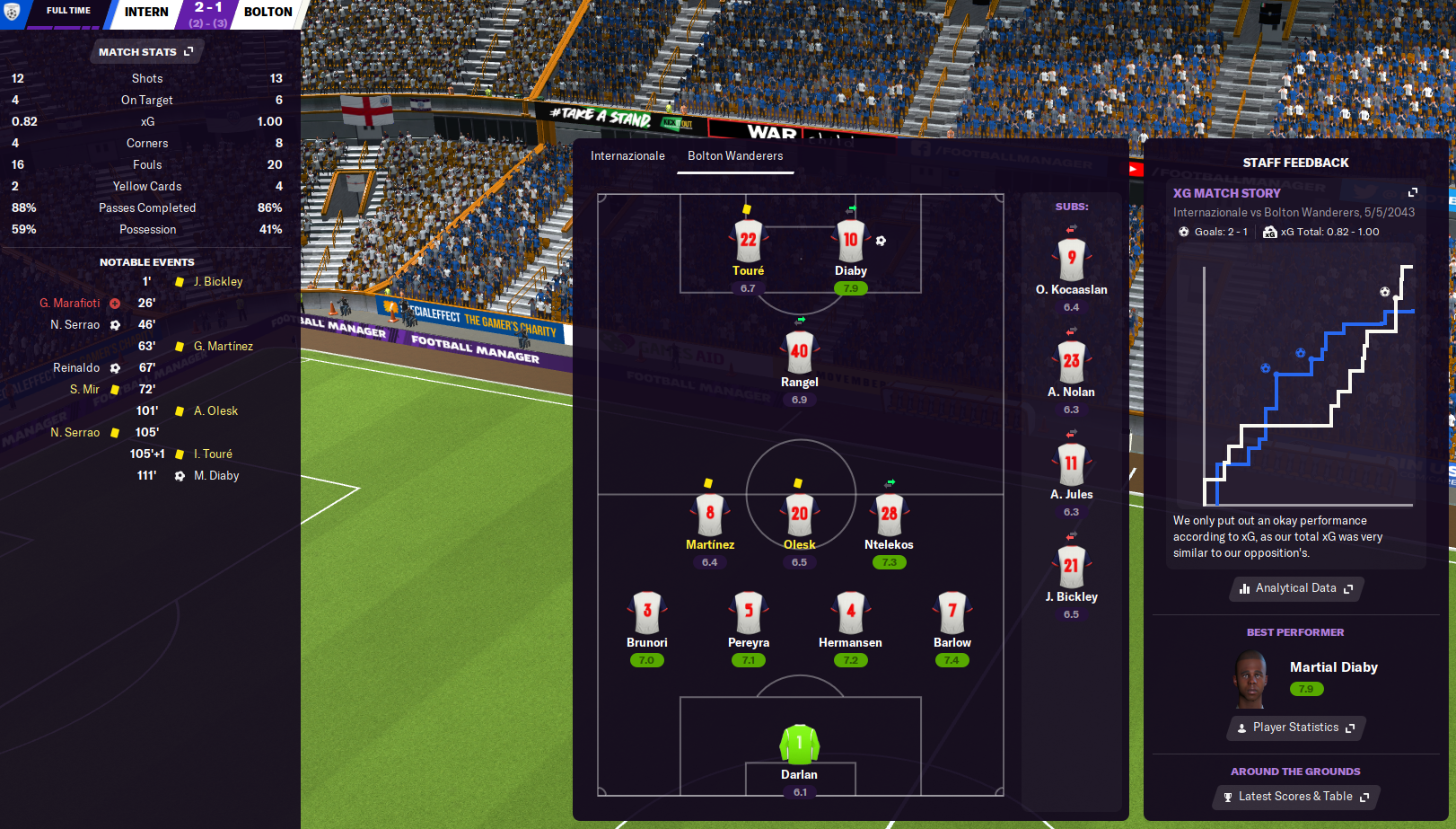Choose Rangel's number 40 shirt
The height and width of the screenshot is (829, 1456).
click(799, 351)
